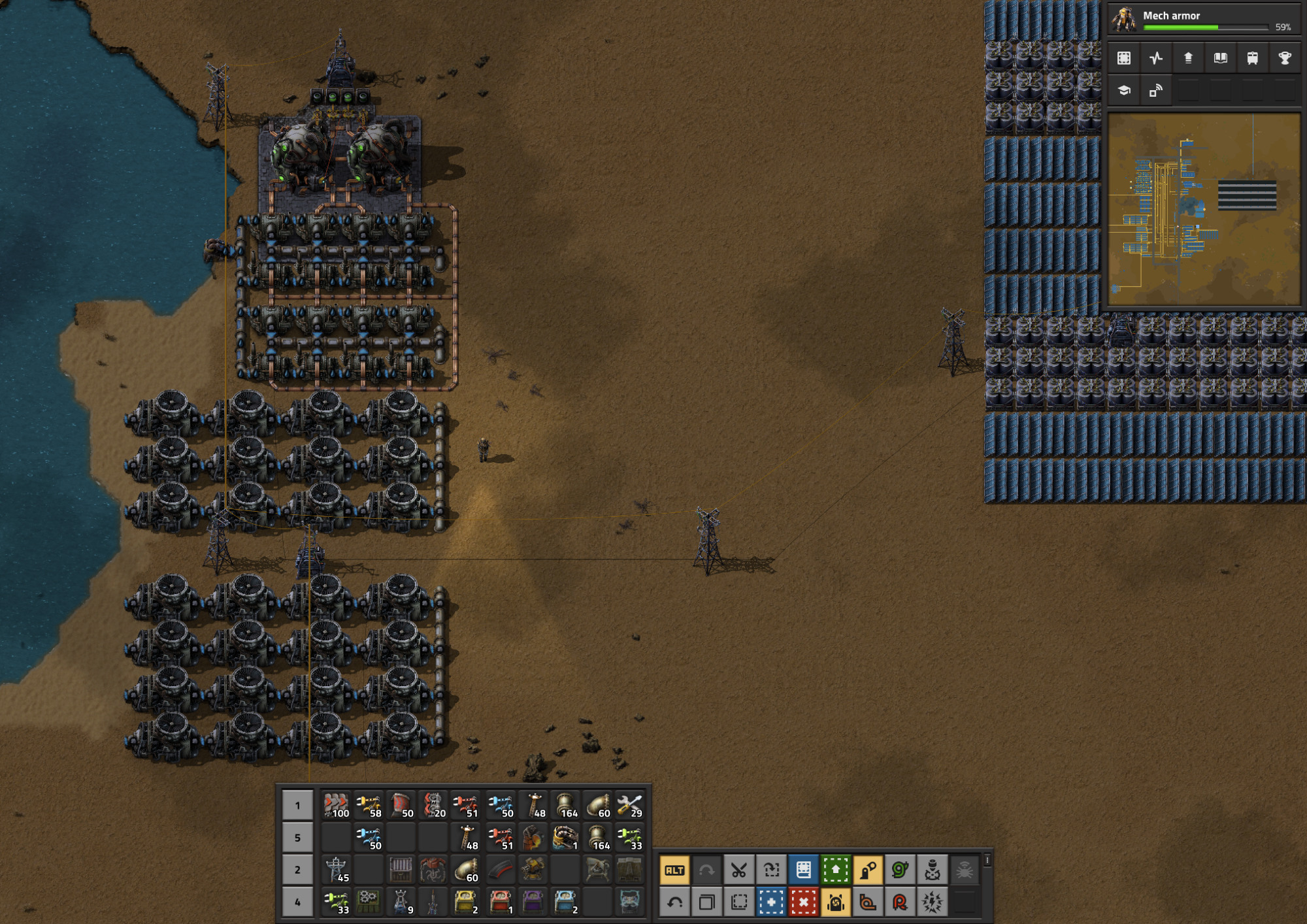The width and height of the screenshot is (1307, 924).
Task: Click the minimap
Action: tap(1204, 209)
